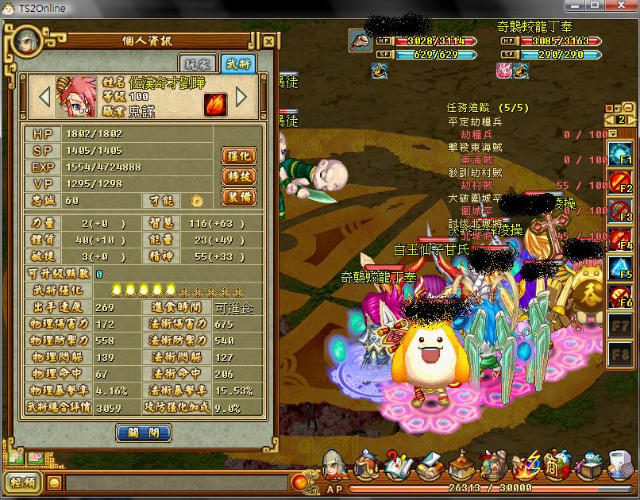Open the 短頻 chat channel button
640x500 pixels.
[x=23, y=484]
